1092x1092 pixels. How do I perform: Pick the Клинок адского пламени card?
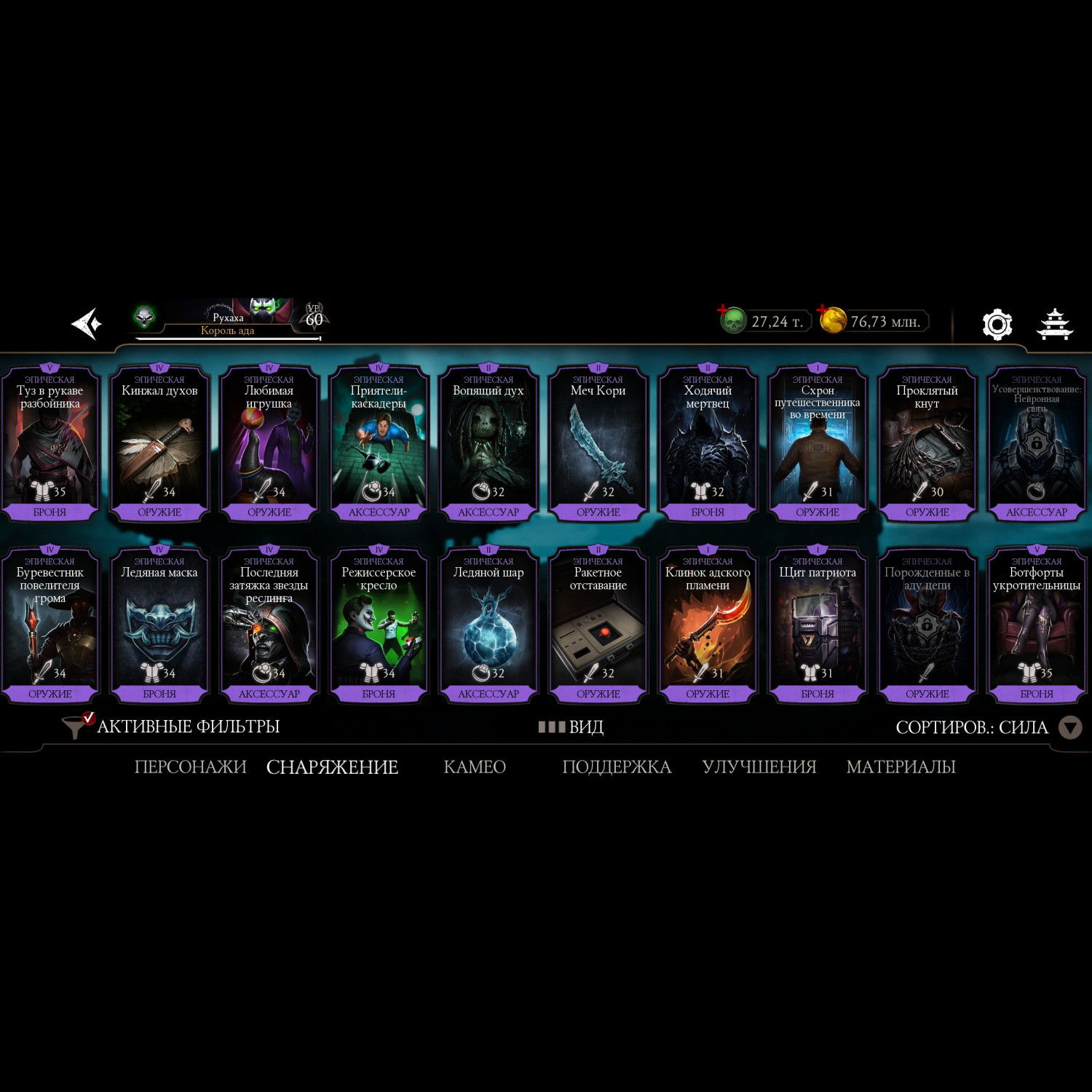click(708, 626)
